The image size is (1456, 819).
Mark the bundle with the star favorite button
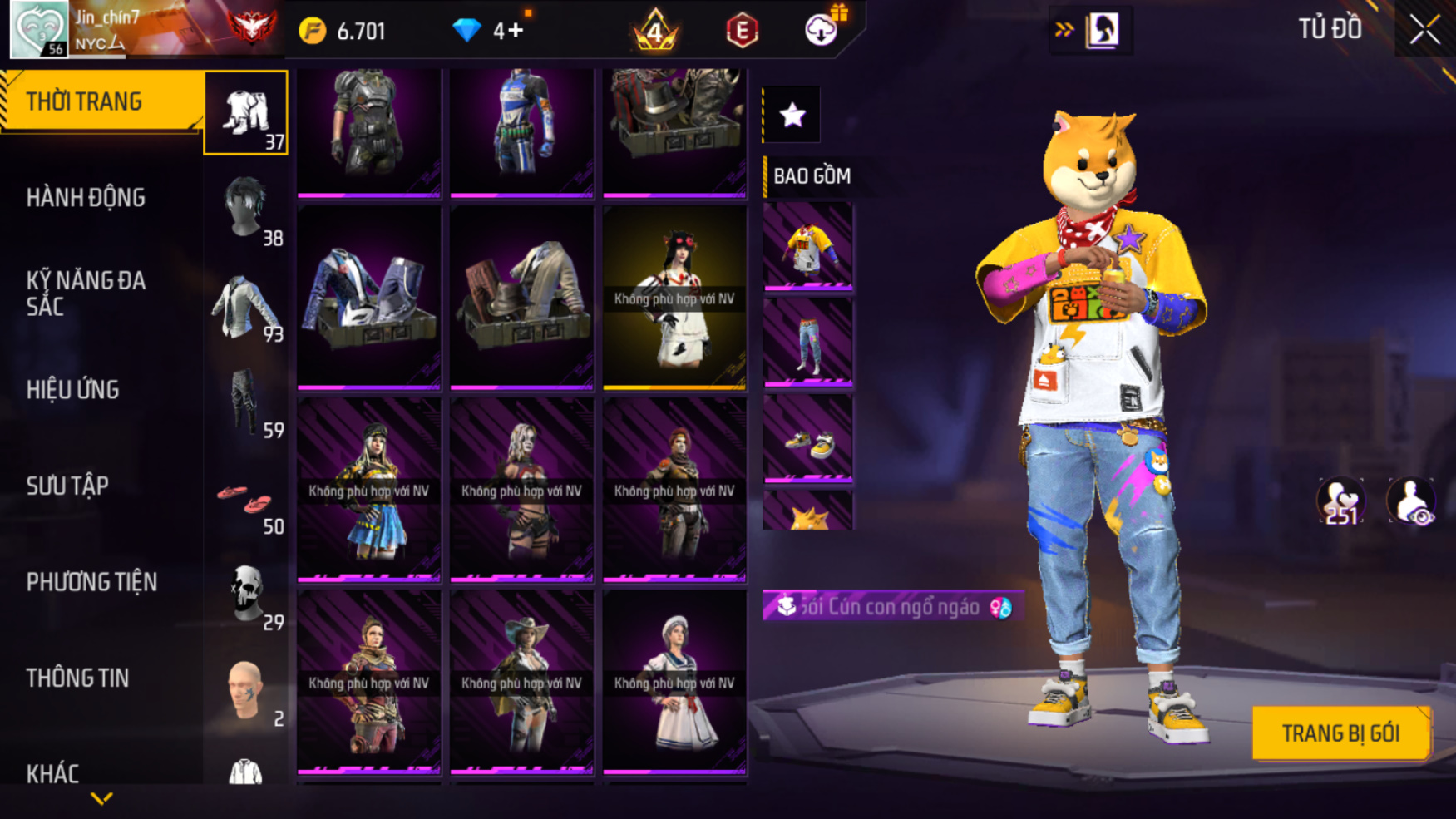pyautogui.click(x=792, y=115)
